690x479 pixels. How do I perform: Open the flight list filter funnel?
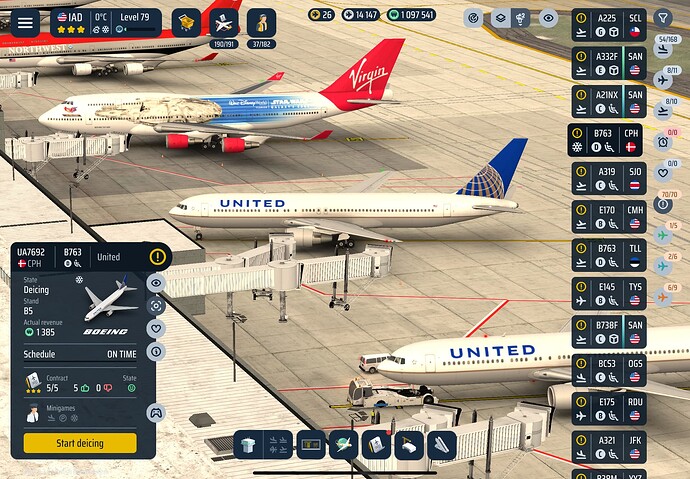coord(663,17)
